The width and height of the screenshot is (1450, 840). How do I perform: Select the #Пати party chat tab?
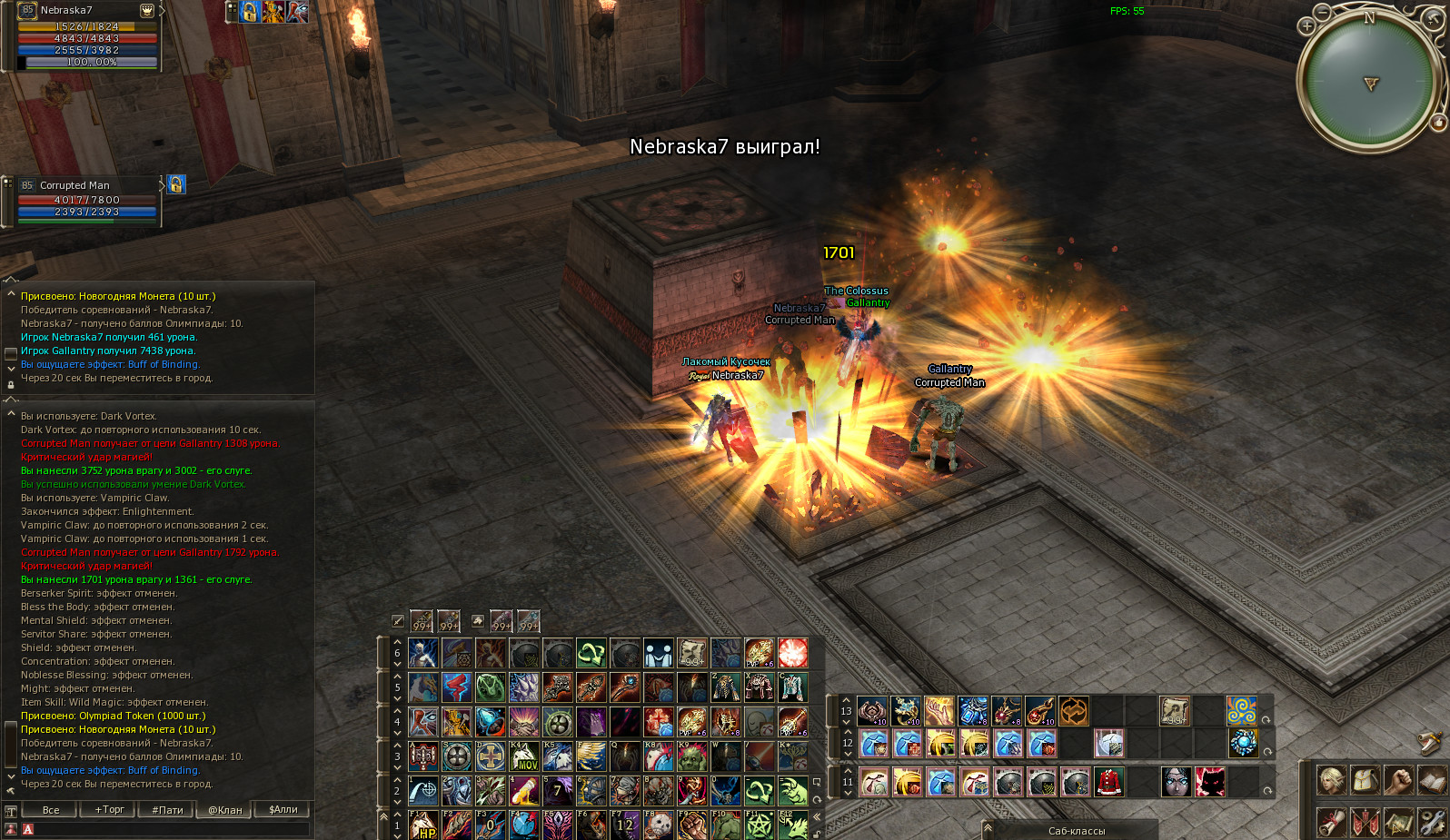click(168, 809)
